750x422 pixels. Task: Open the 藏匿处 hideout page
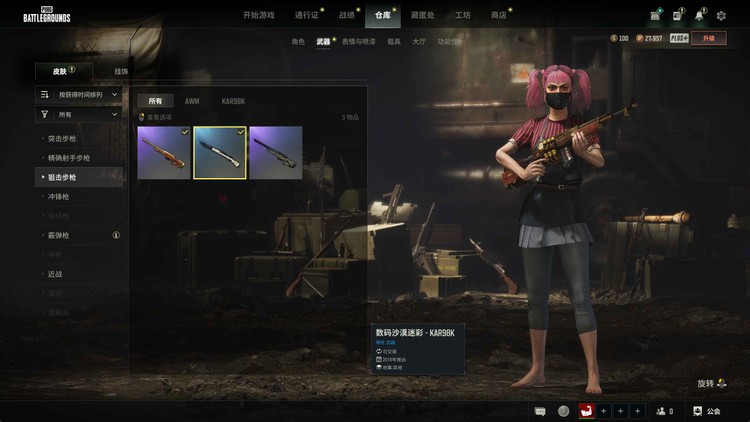(424, 15)
